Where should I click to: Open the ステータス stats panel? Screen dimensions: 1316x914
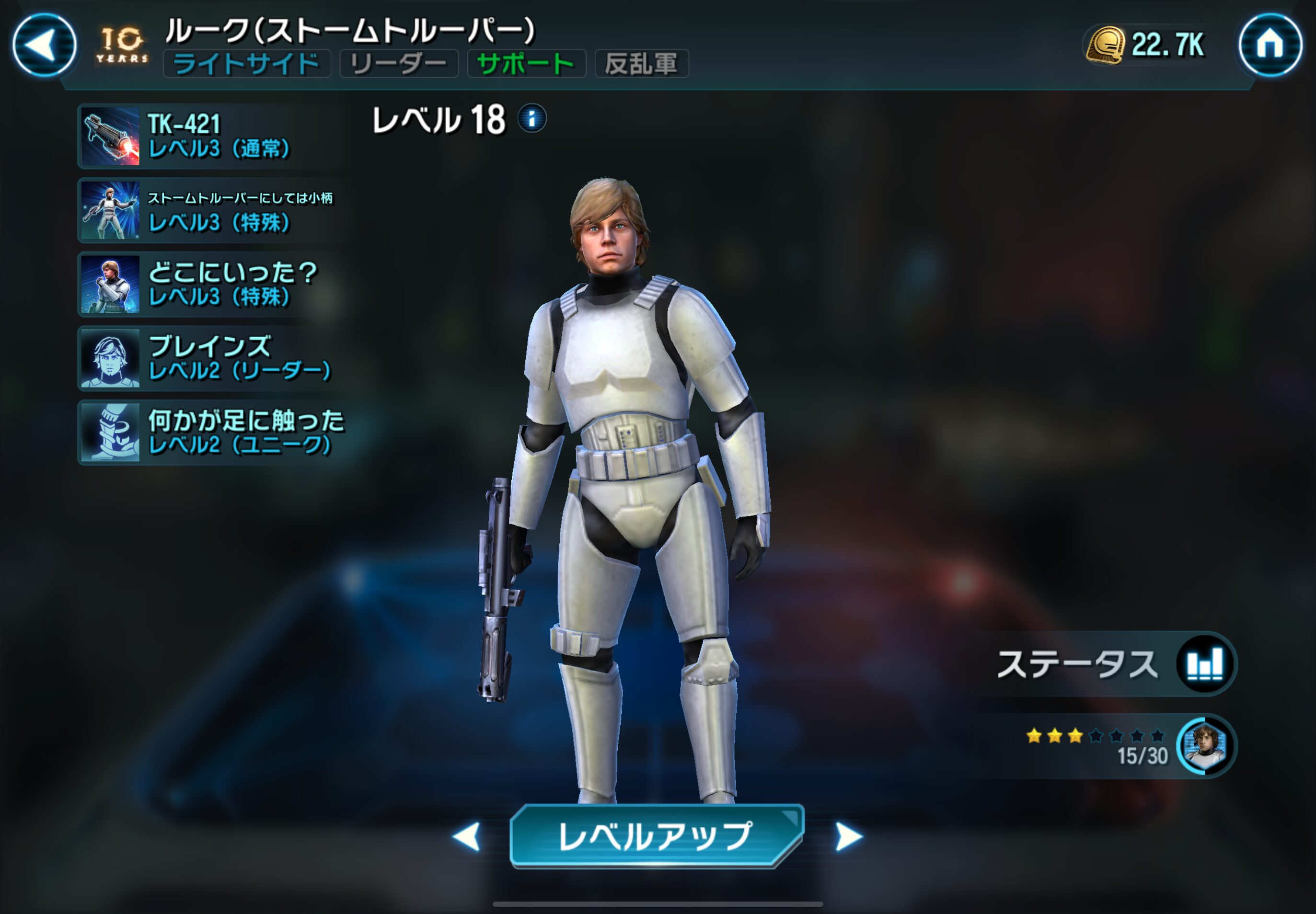(x=1114, y=664)
